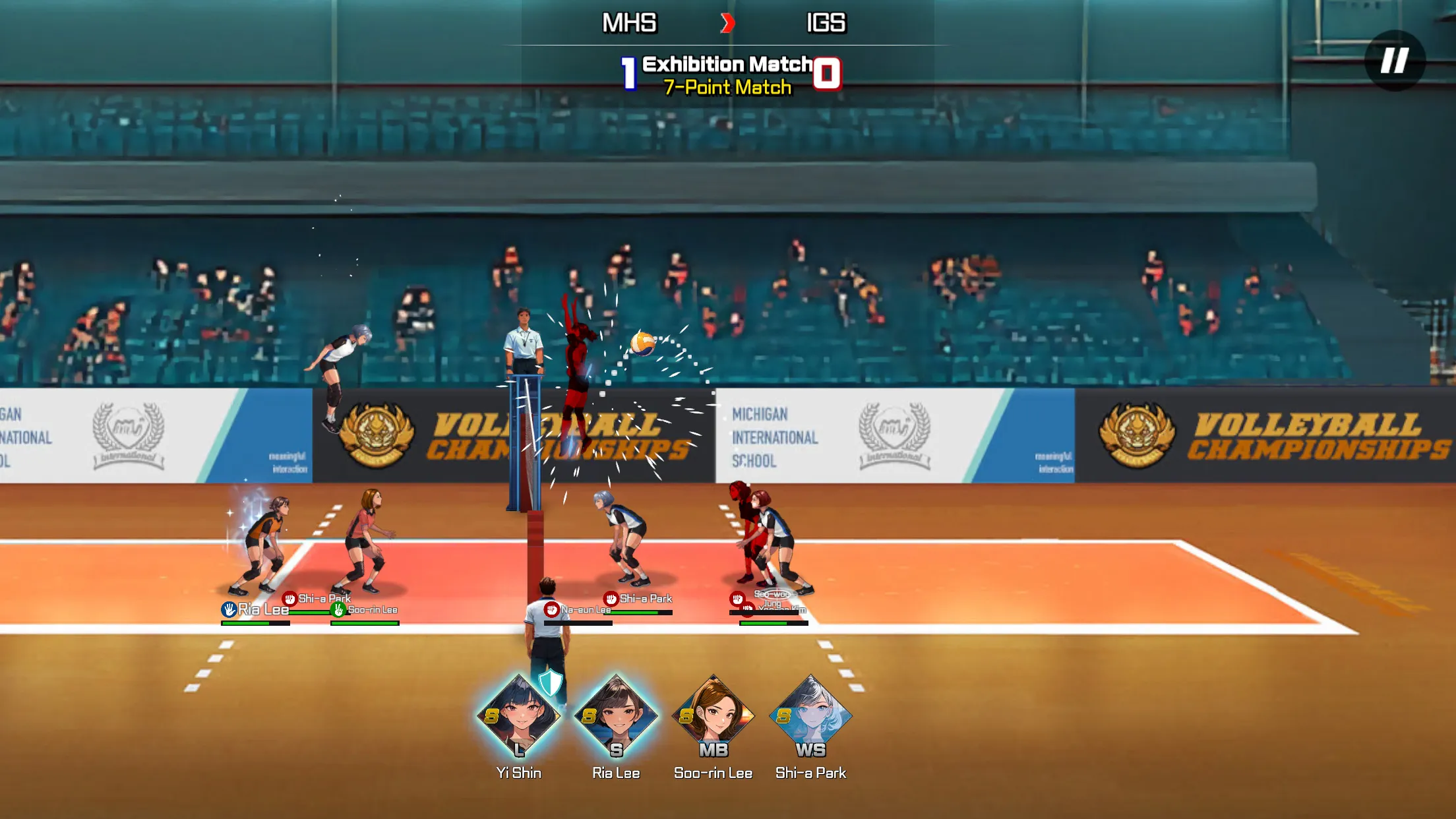Viewport: 1456px width, 819px height.
Task: Click the red fist icon beside Na-eun Lee
Action: 551,611
